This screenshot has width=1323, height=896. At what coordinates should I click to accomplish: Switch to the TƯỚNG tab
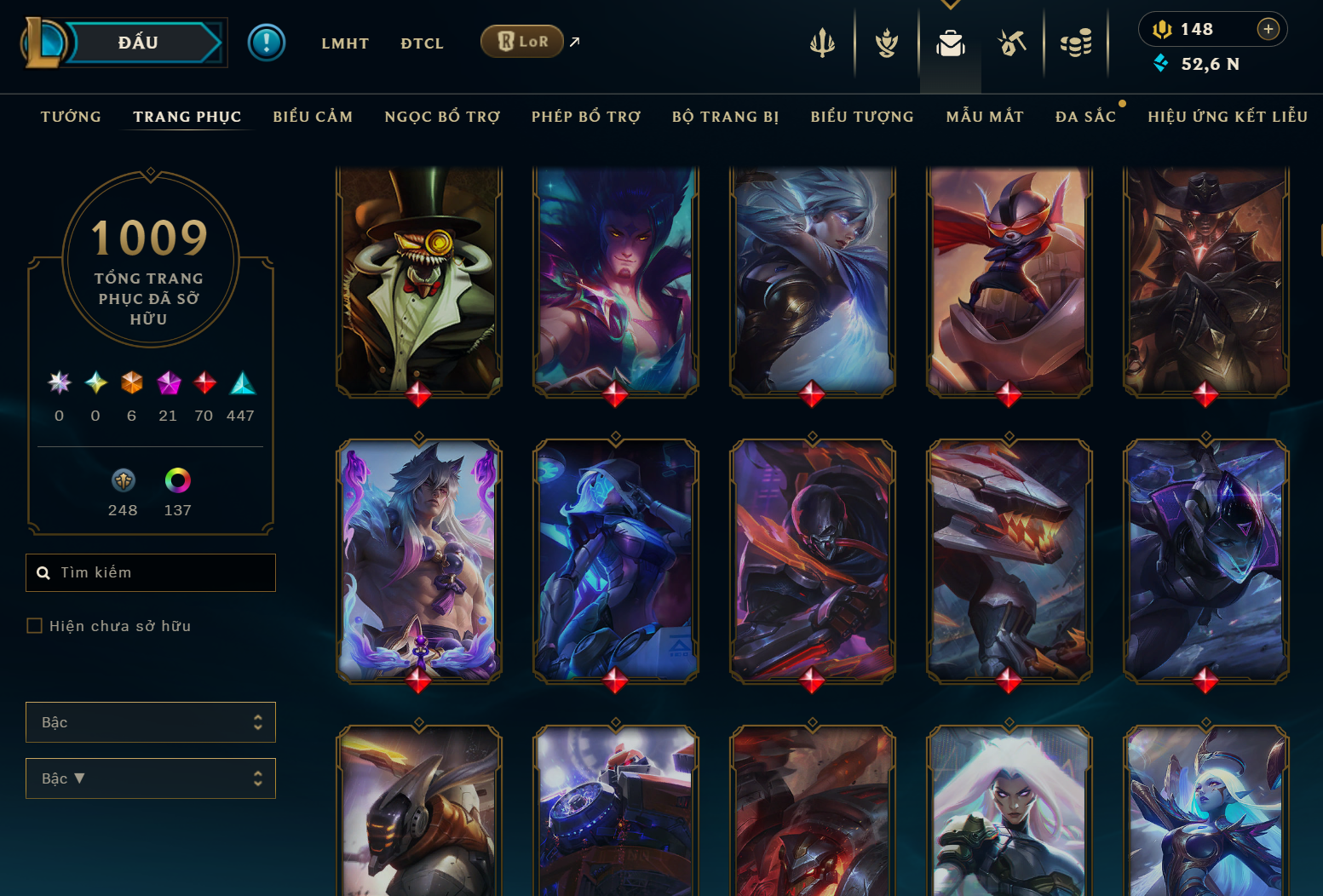click(71, 117)
